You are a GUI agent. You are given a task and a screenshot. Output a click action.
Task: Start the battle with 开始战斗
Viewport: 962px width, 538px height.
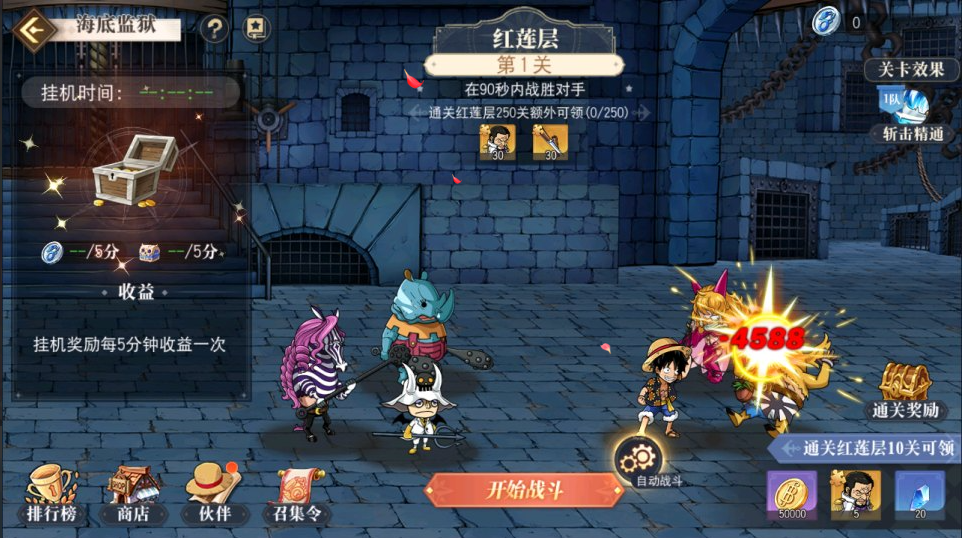[x=523, y=490]
